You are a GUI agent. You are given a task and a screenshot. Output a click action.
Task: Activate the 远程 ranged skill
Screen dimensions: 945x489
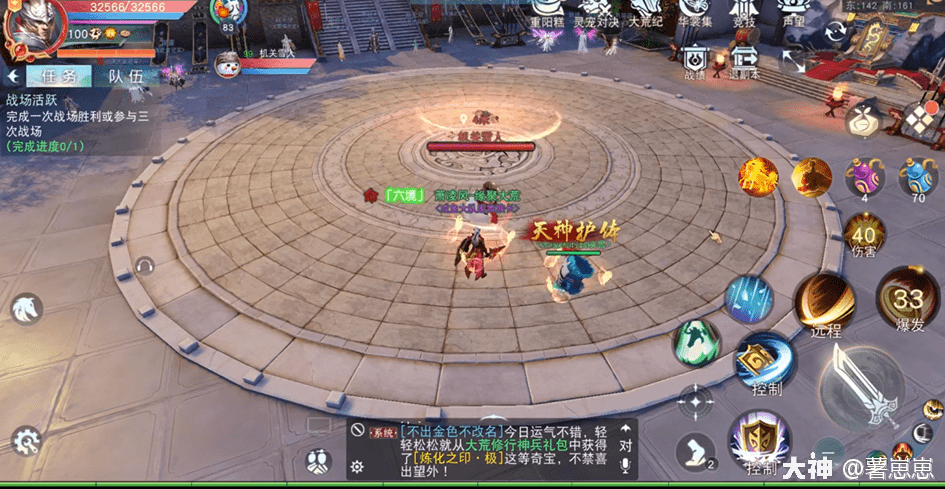coord(826,304)
